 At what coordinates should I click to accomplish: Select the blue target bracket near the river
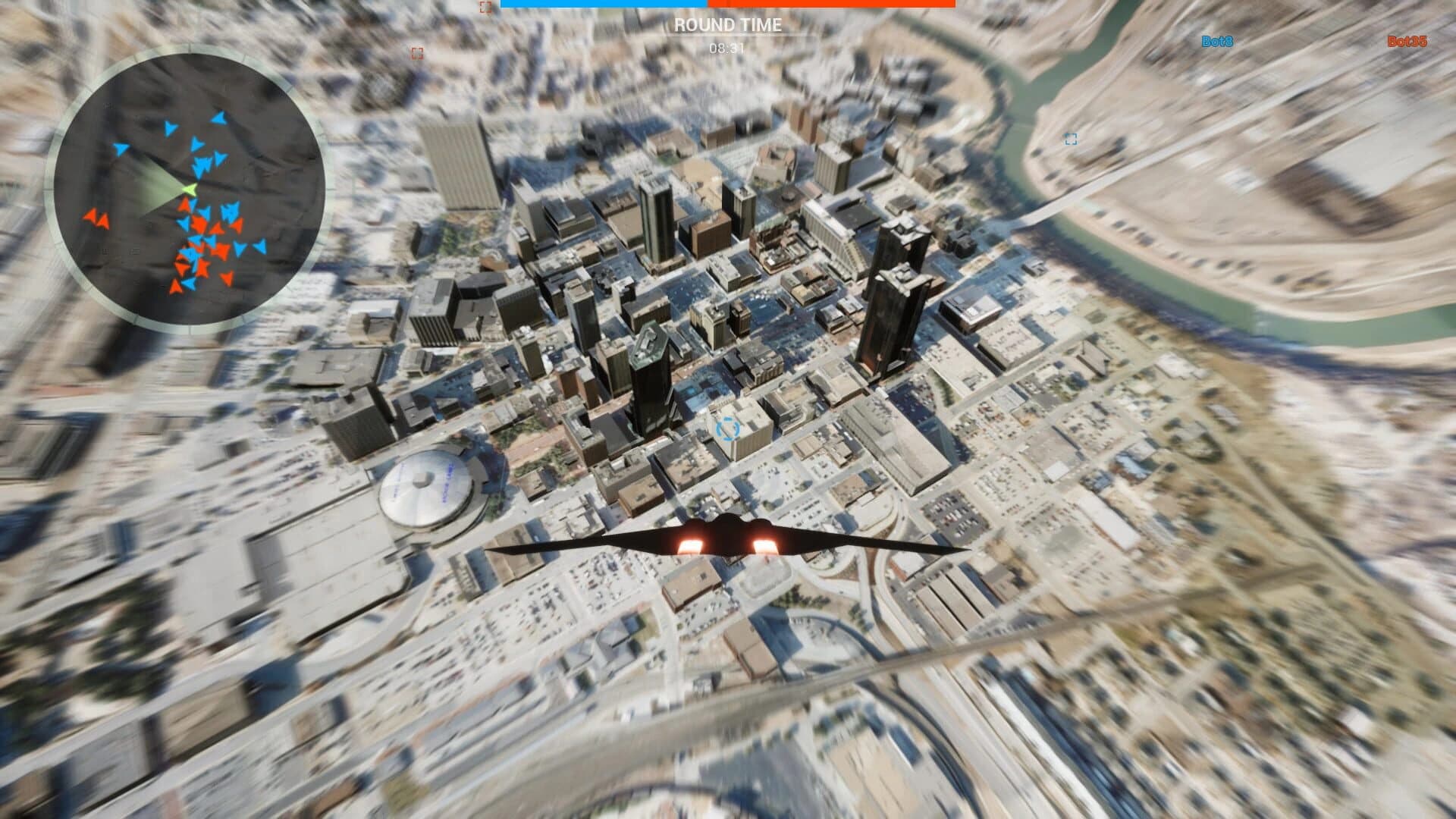tap(1072, 139)
